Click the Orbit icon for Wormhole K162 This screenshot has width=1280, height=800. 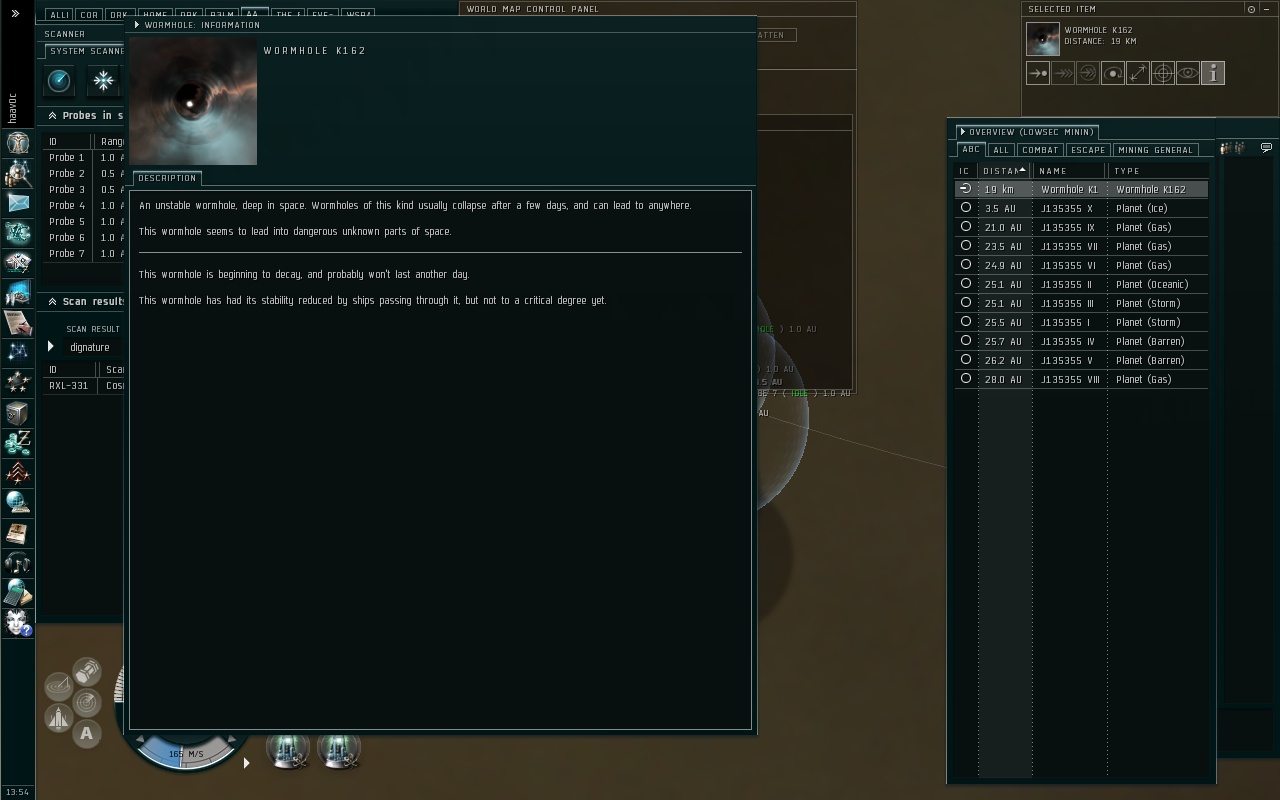[1113, 73]
